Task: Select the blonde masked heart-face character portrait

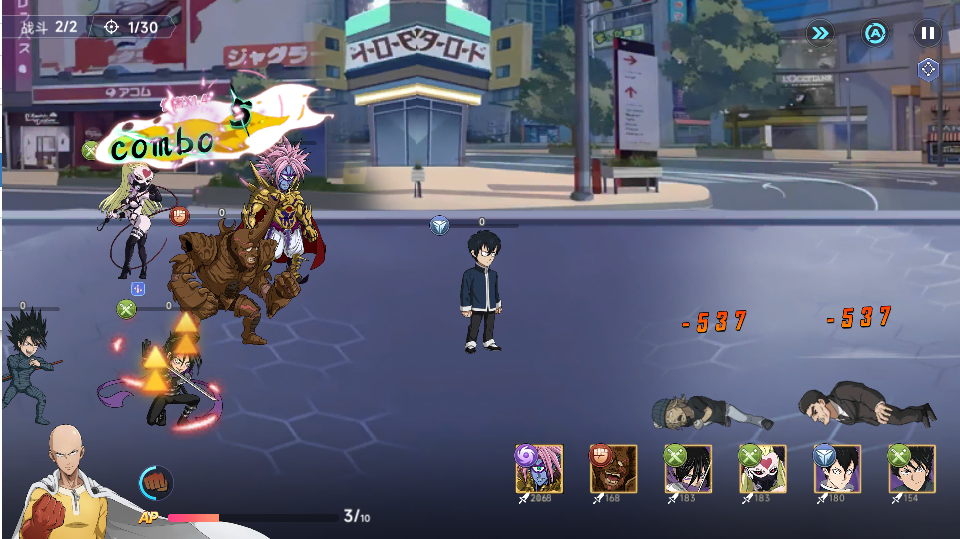Action: coord(763,469)
